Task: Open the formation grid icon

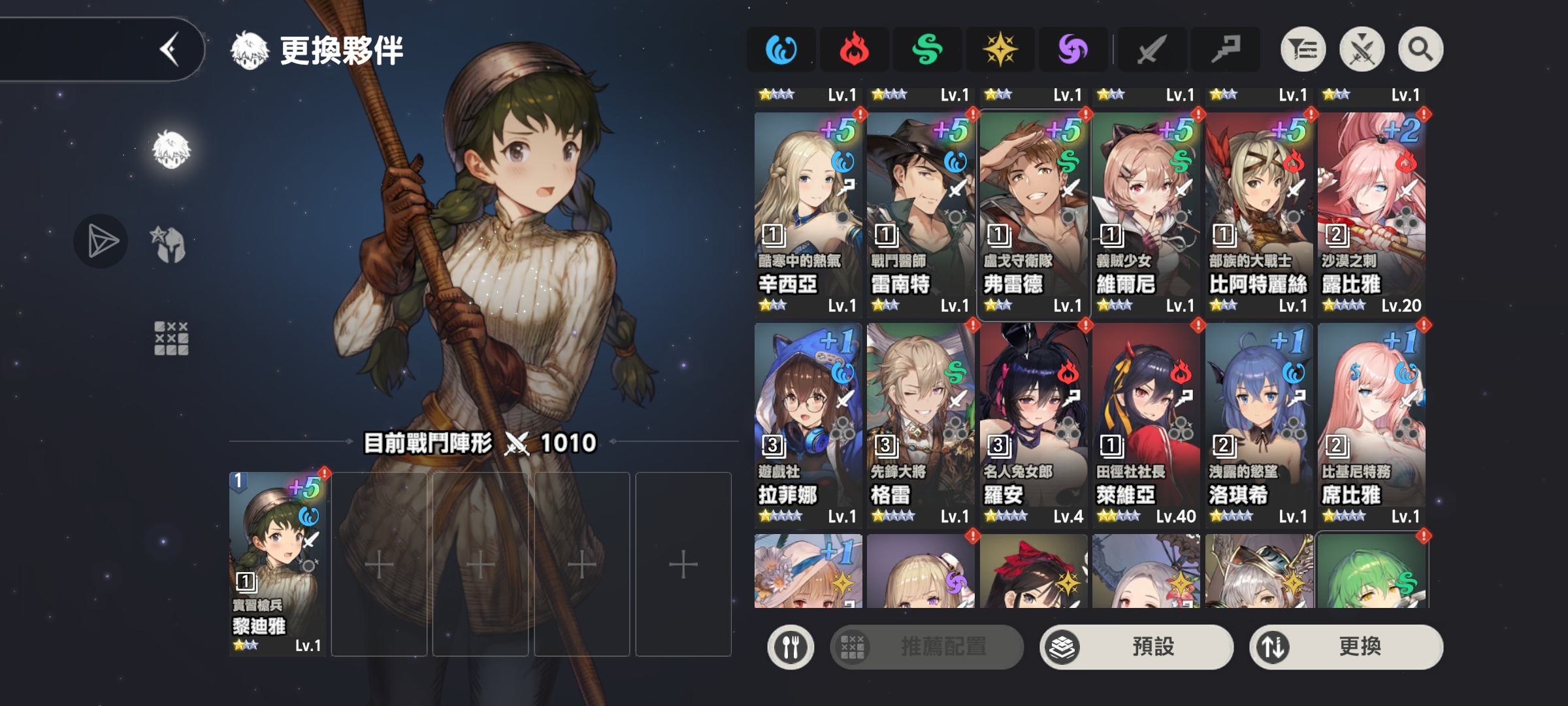Action: point(171,338)
